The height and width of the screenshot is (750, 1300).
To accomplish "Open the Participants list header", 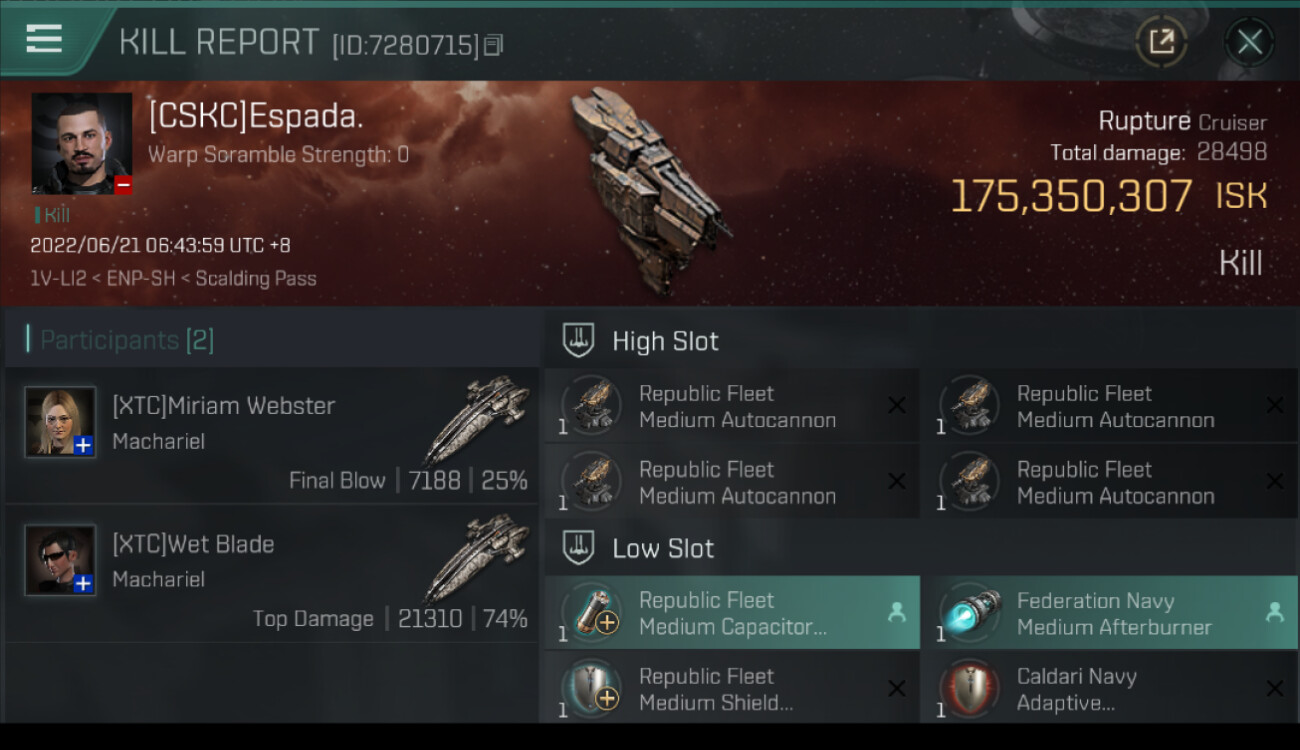I will click(x=127, y=340).
